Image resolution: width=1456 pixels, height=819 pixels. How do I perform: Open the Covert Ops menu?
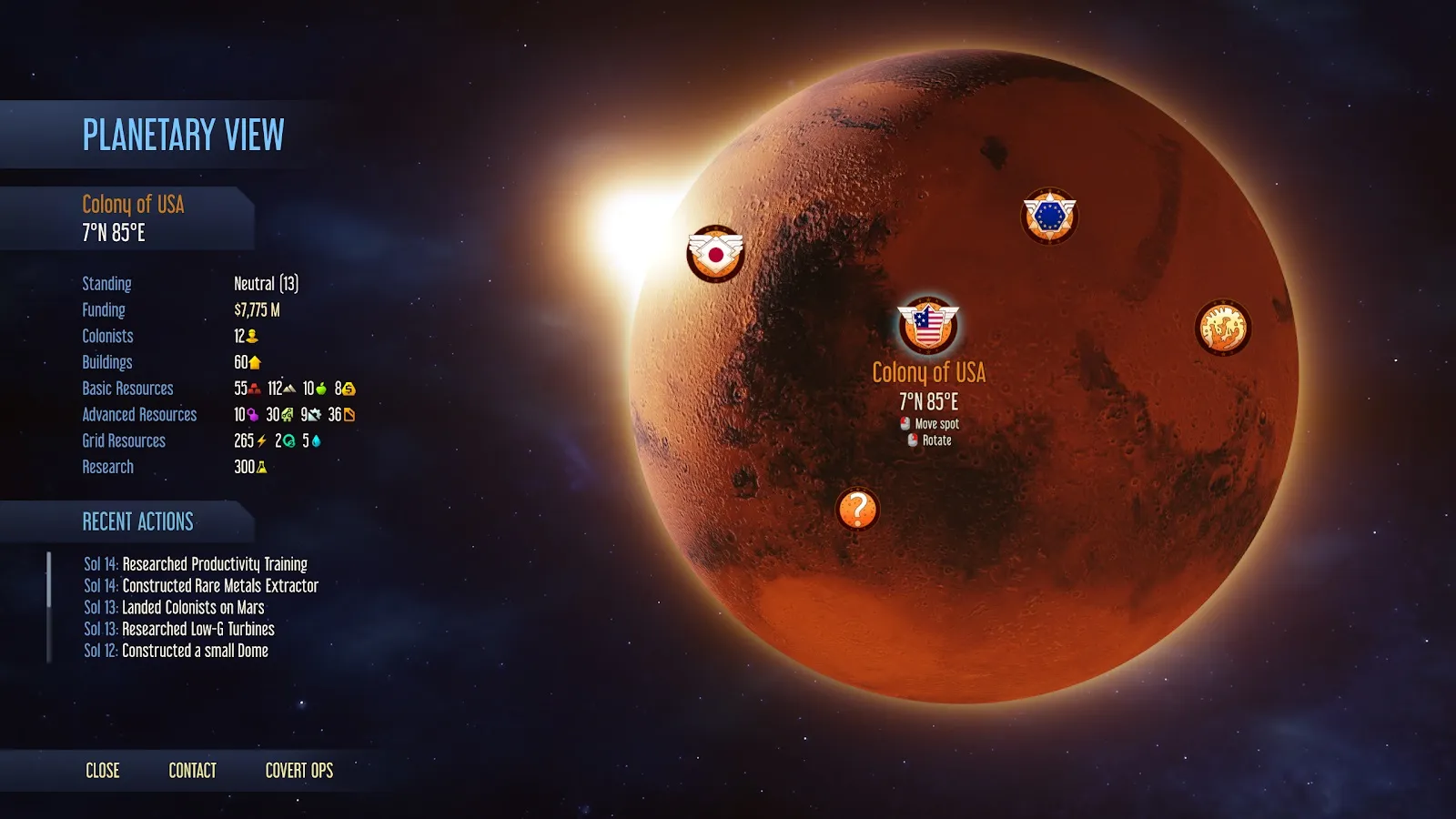pyautogui.click(x=298, y=771)
